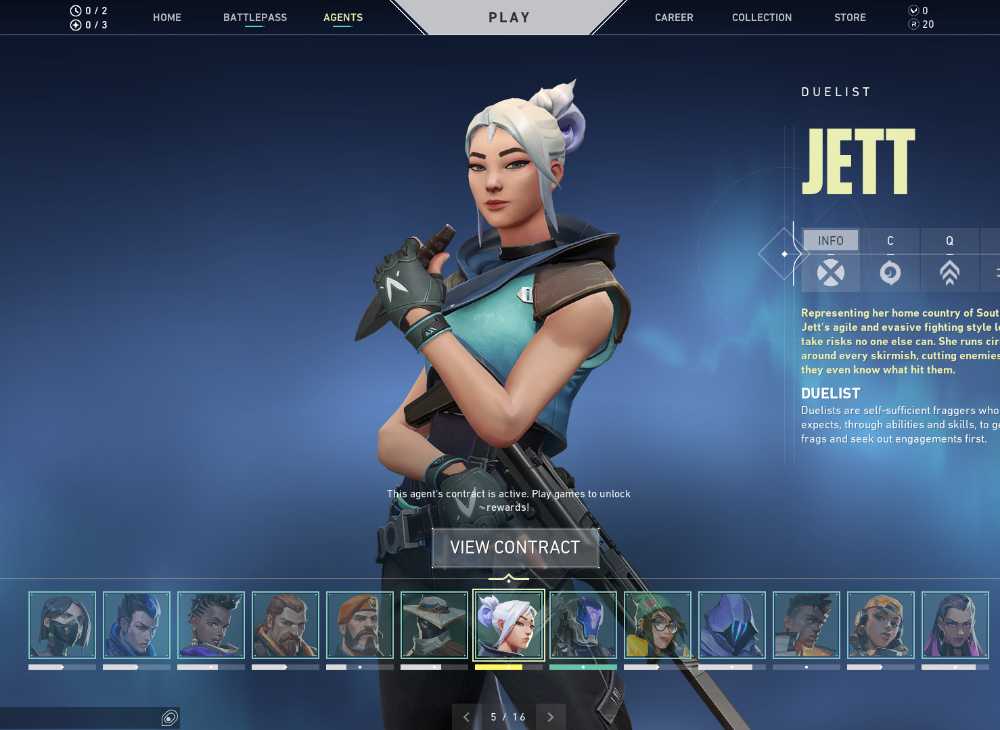
Task: Open the Career tab
Action: [674, 18]
